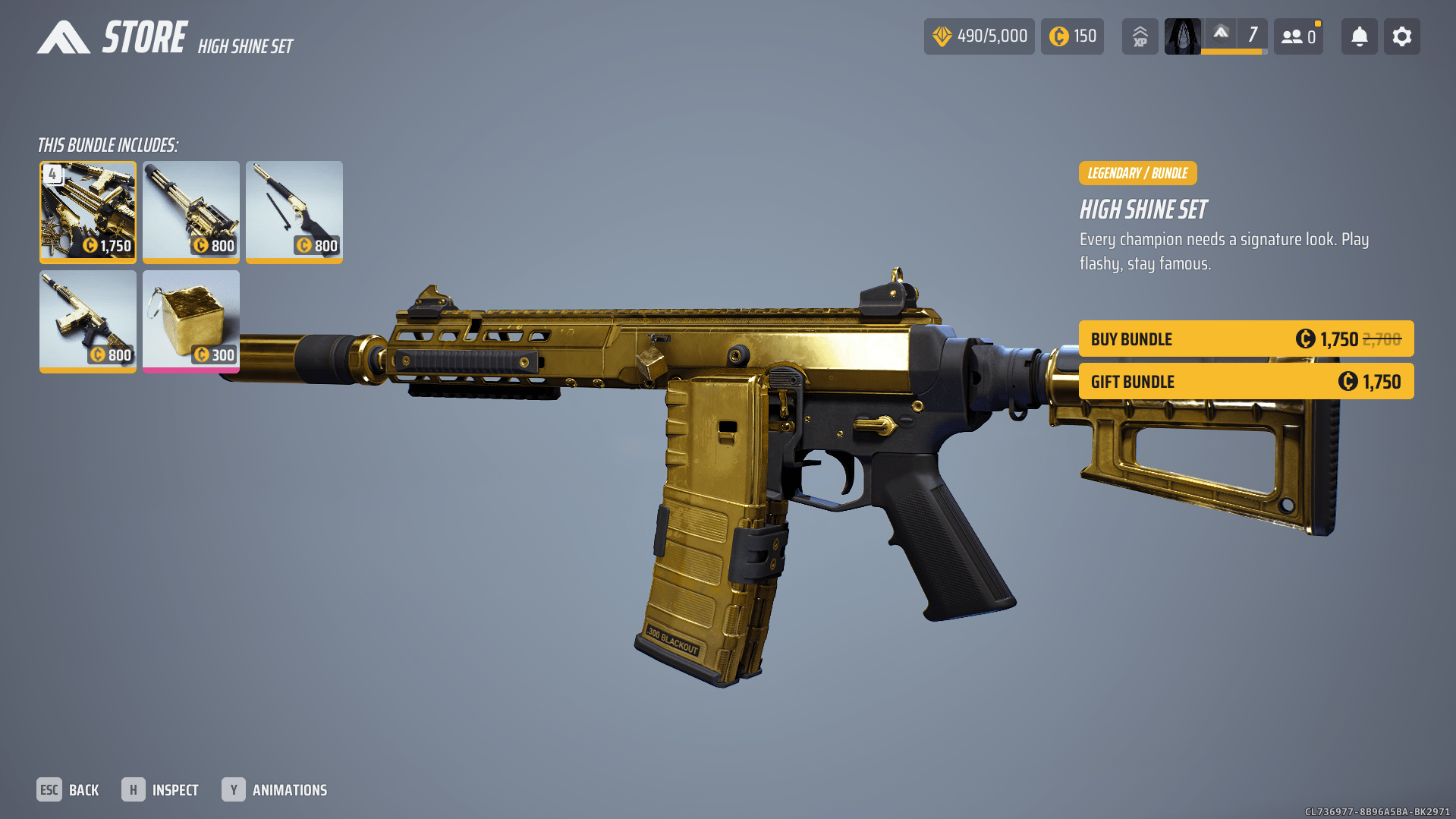Click the game logo in the header
This screenshot has height=819, width=1456.
pyautogui.click(x=64, y=37)
